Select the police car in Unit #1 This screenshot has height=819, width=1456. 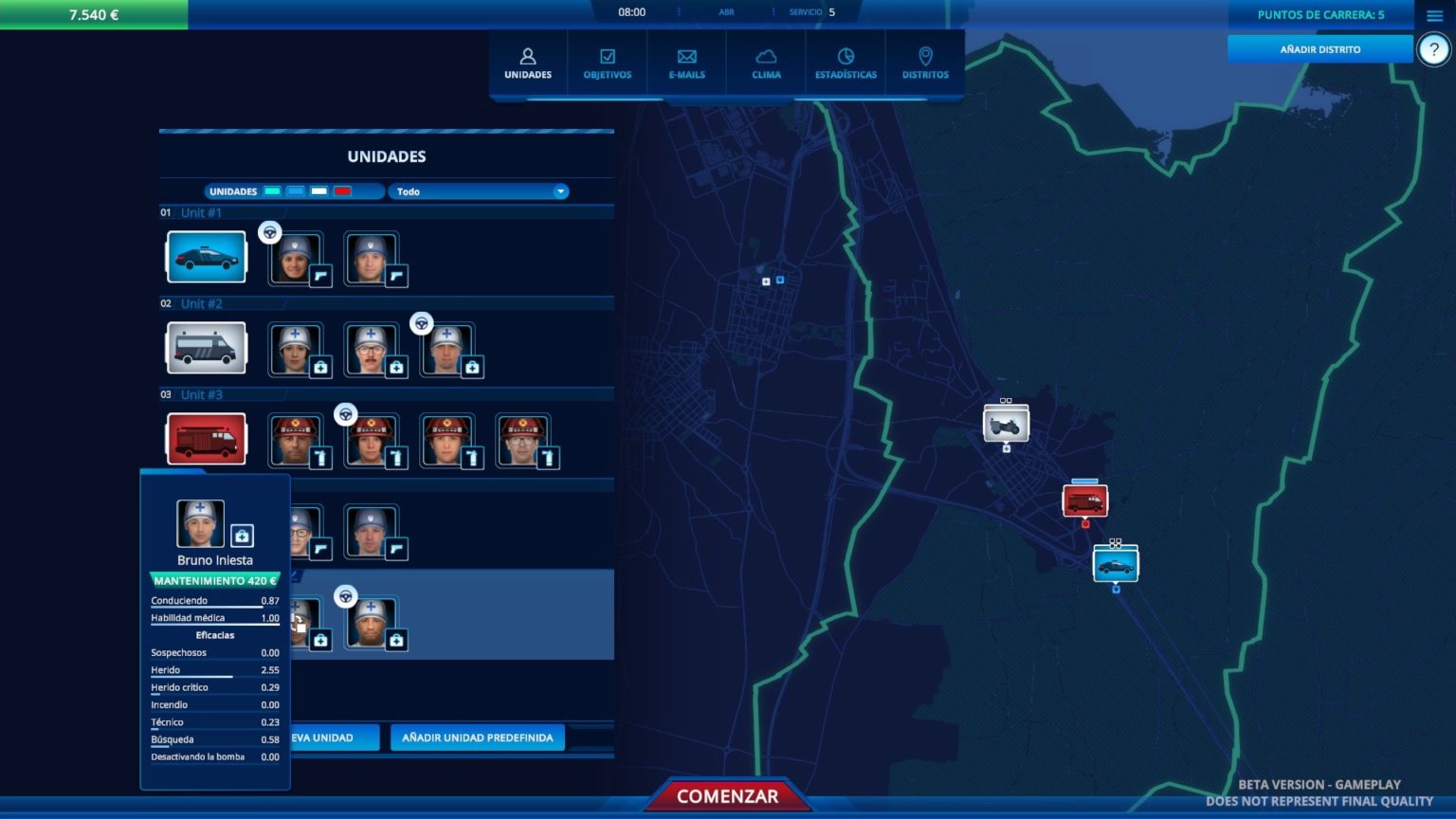point(207,257)
